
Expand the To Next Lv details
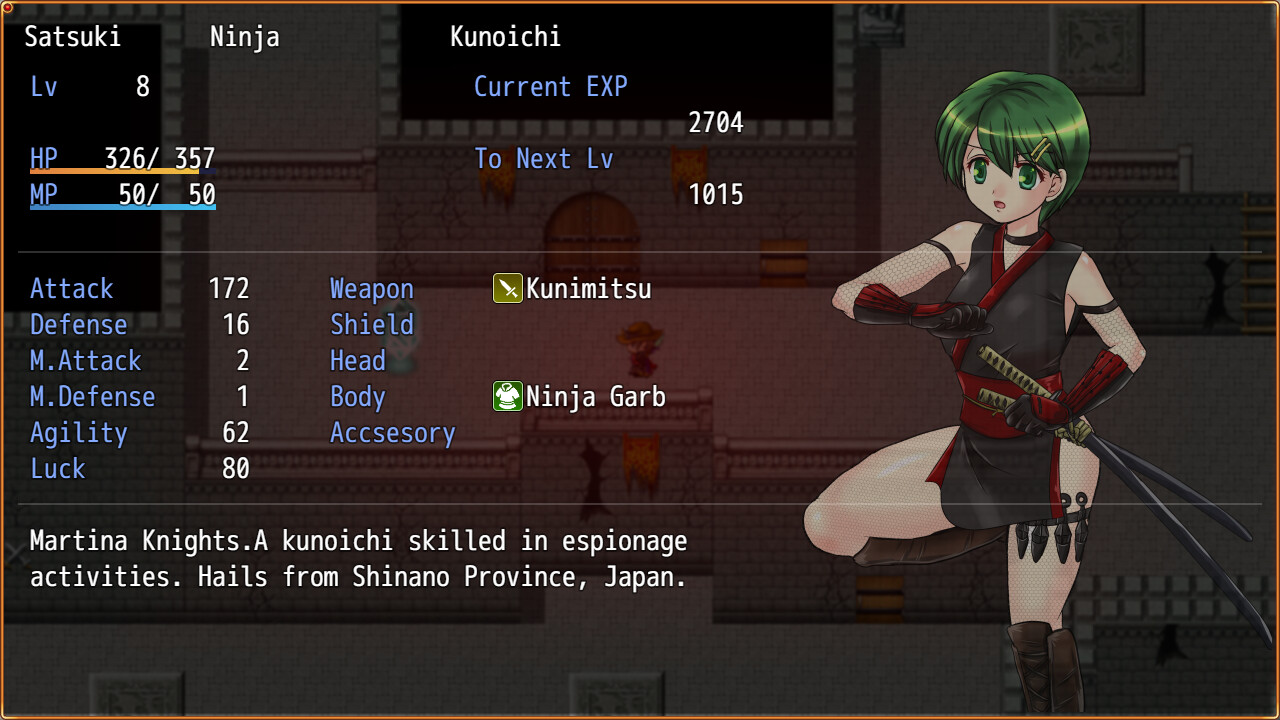(544, 158)
